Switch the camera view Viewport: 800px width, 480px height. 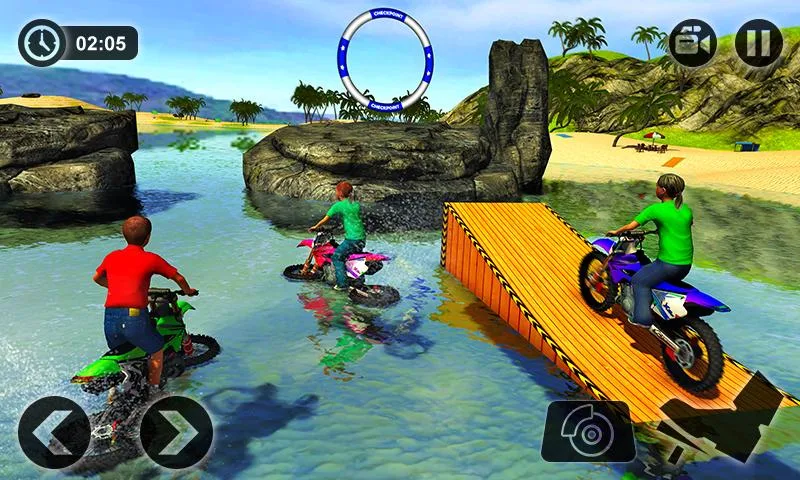[x=692, y=43]
